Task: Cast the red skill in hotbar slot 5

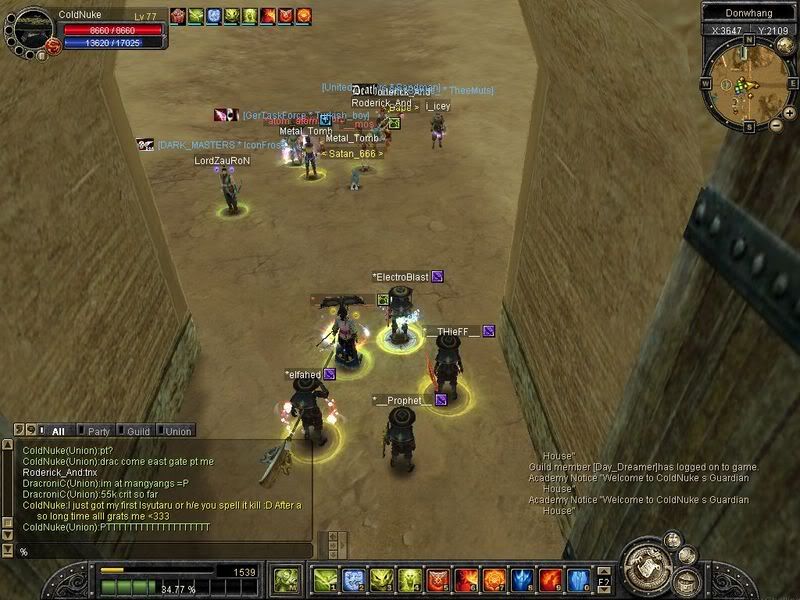Action: (x=437, y=579)
